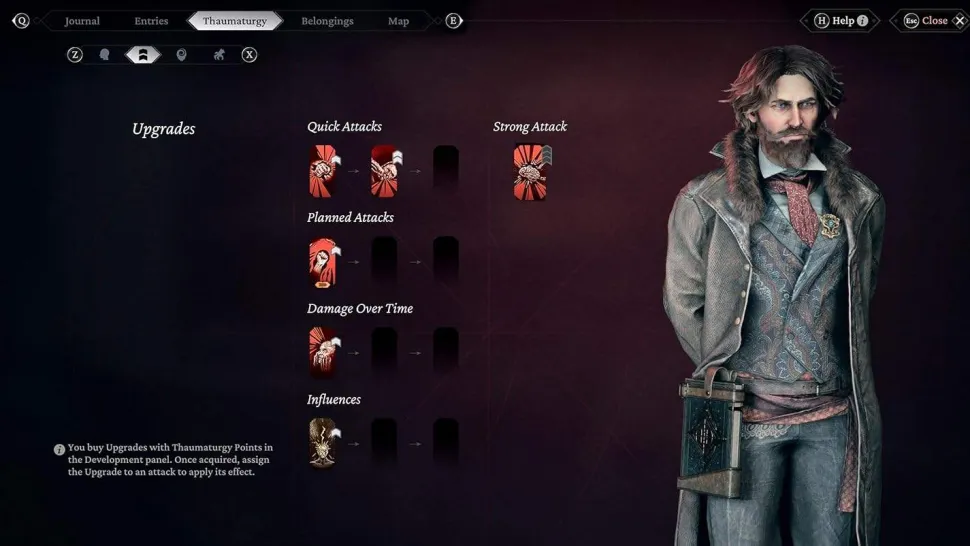
Task: Open the Belongings tab
Action: pos(327,21)
